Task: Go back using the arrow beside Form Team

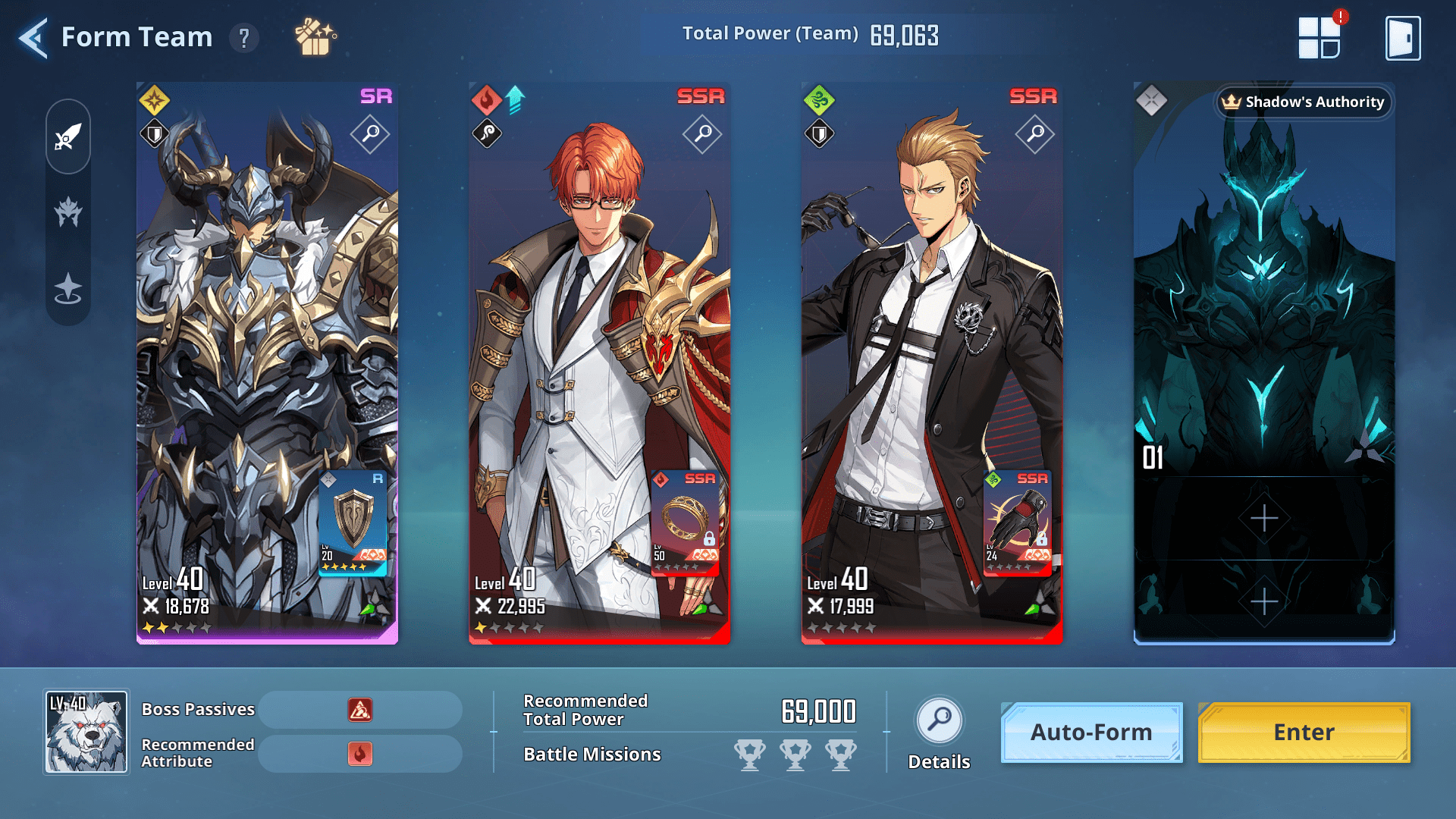Action: coord(33,37)
